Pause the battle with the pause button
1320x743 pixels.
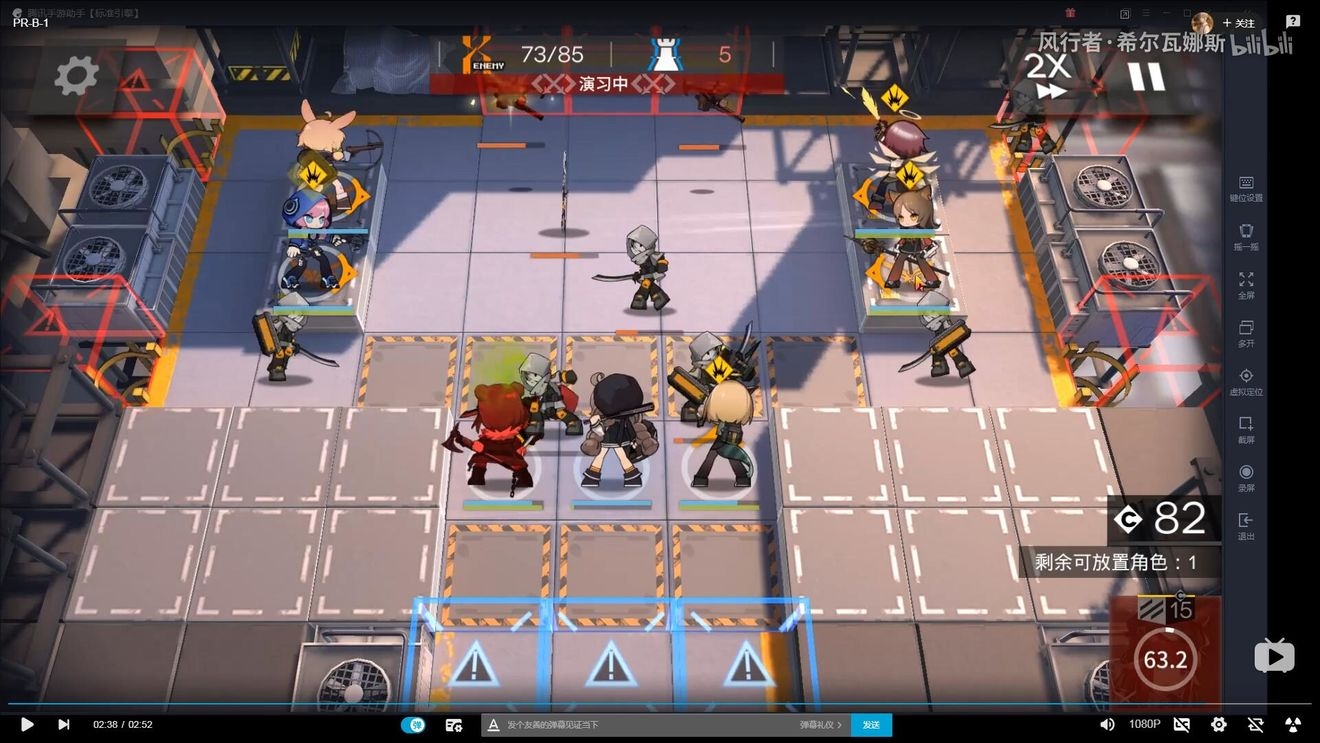(x=1146, y=76)
